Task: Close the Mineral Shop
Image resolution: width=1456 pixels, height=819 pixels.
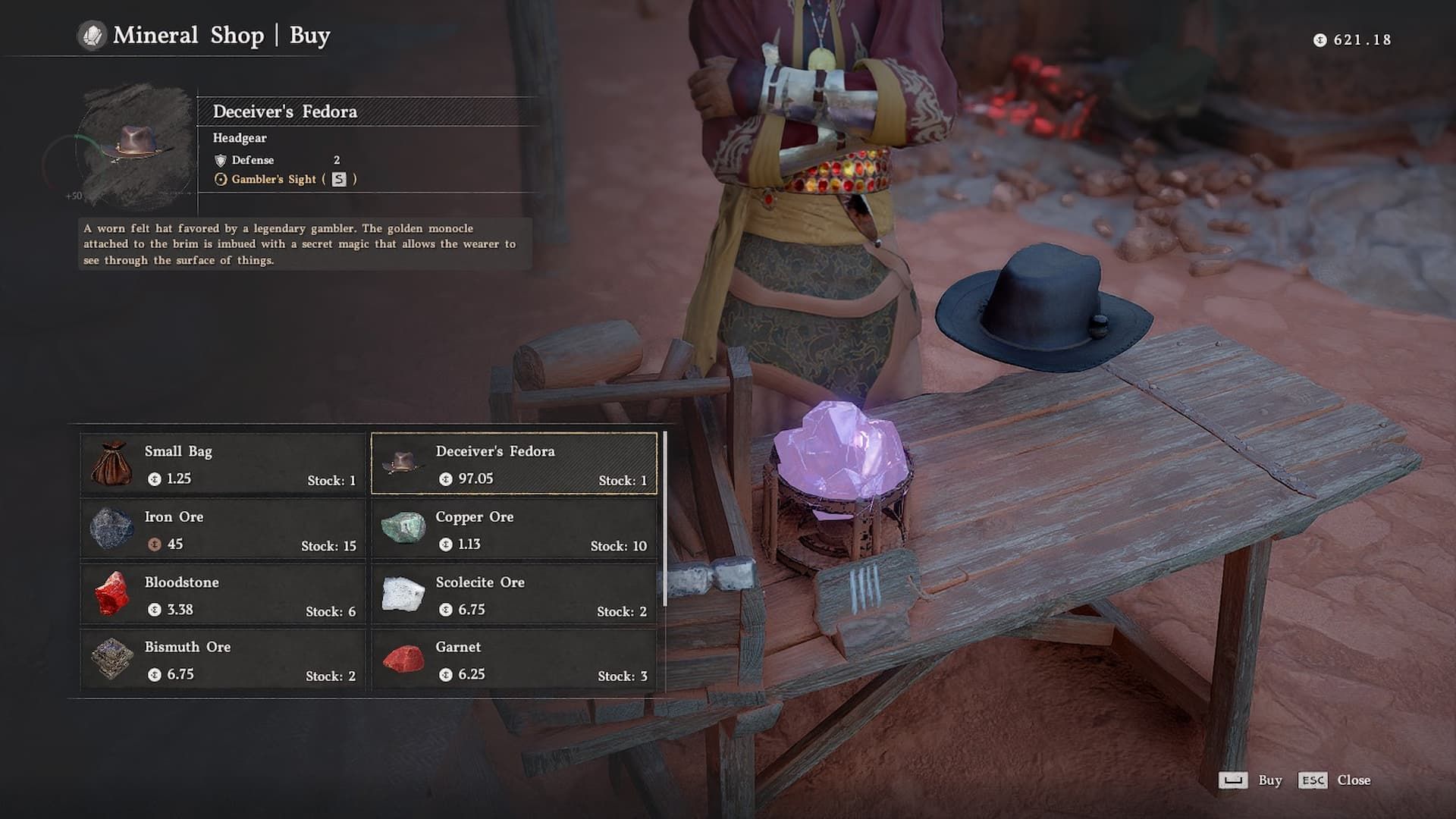Action: point(1353,780)
